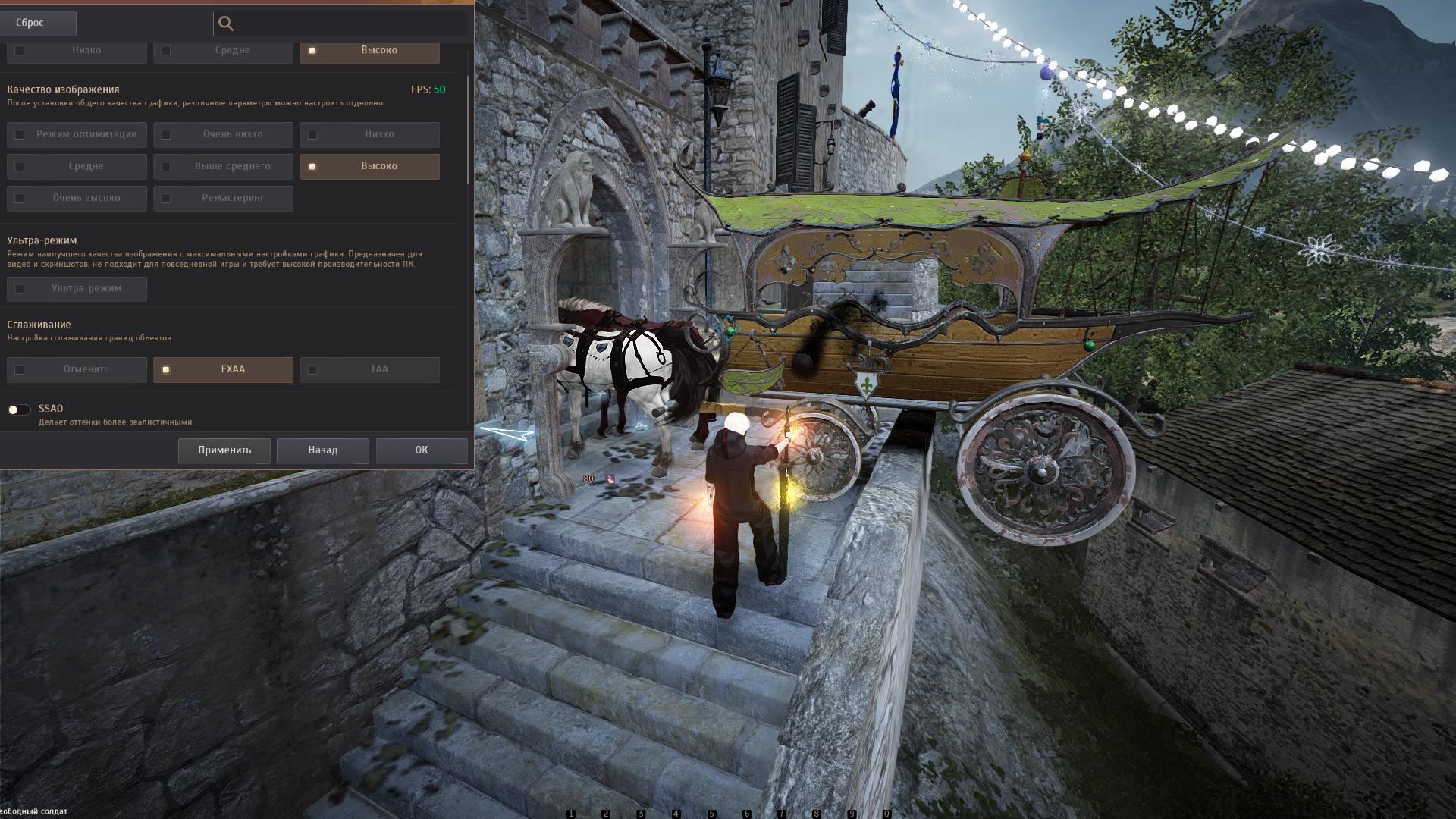Viewport: 1456px width, 819px height.
Task: Confirm settings with the ОК button
Action: click(x=422, y=450)
